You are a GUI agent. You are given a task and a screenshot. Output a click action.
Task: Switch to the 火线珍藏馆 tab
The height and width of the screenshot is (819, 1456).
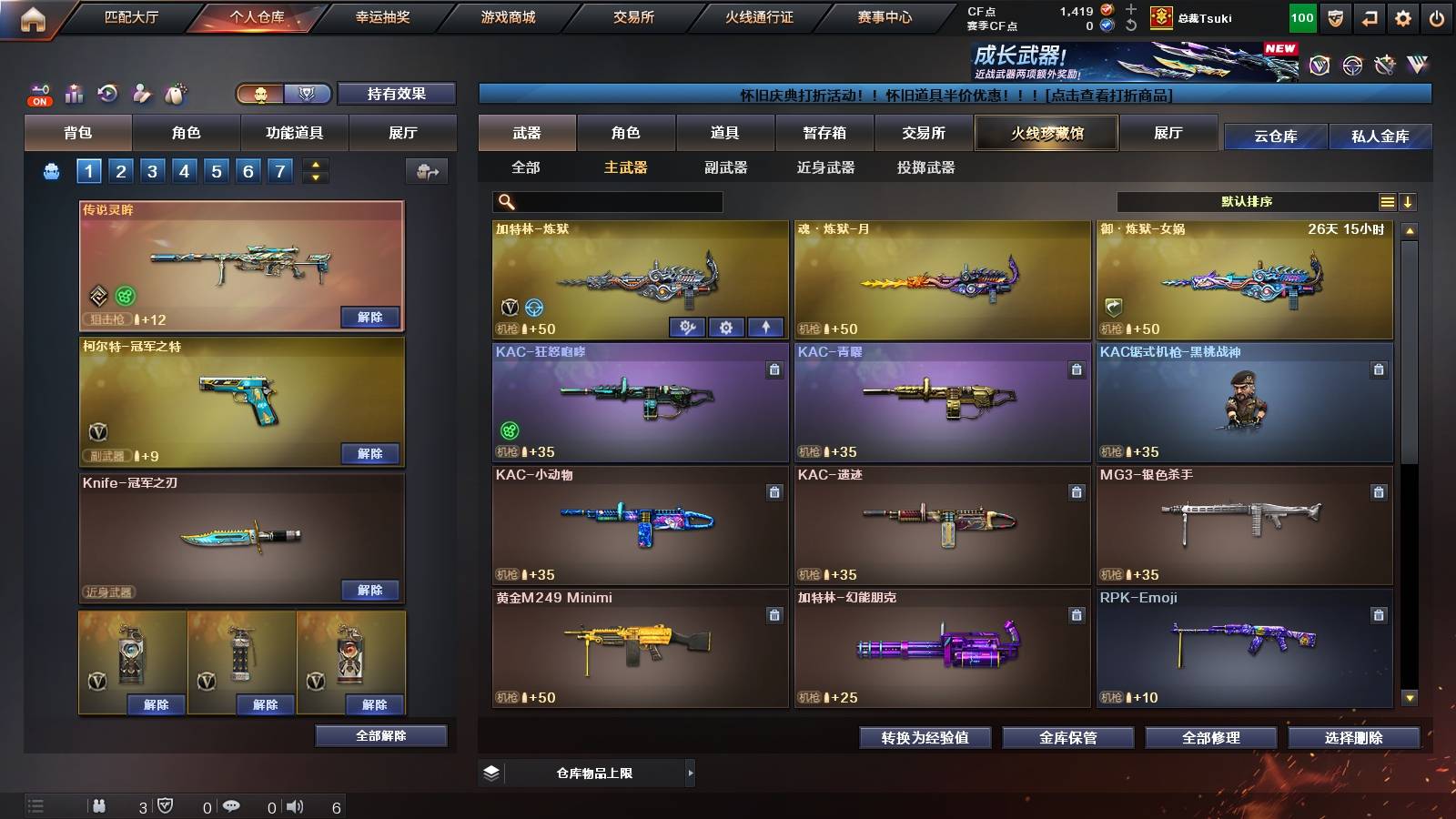[1046, 133]
